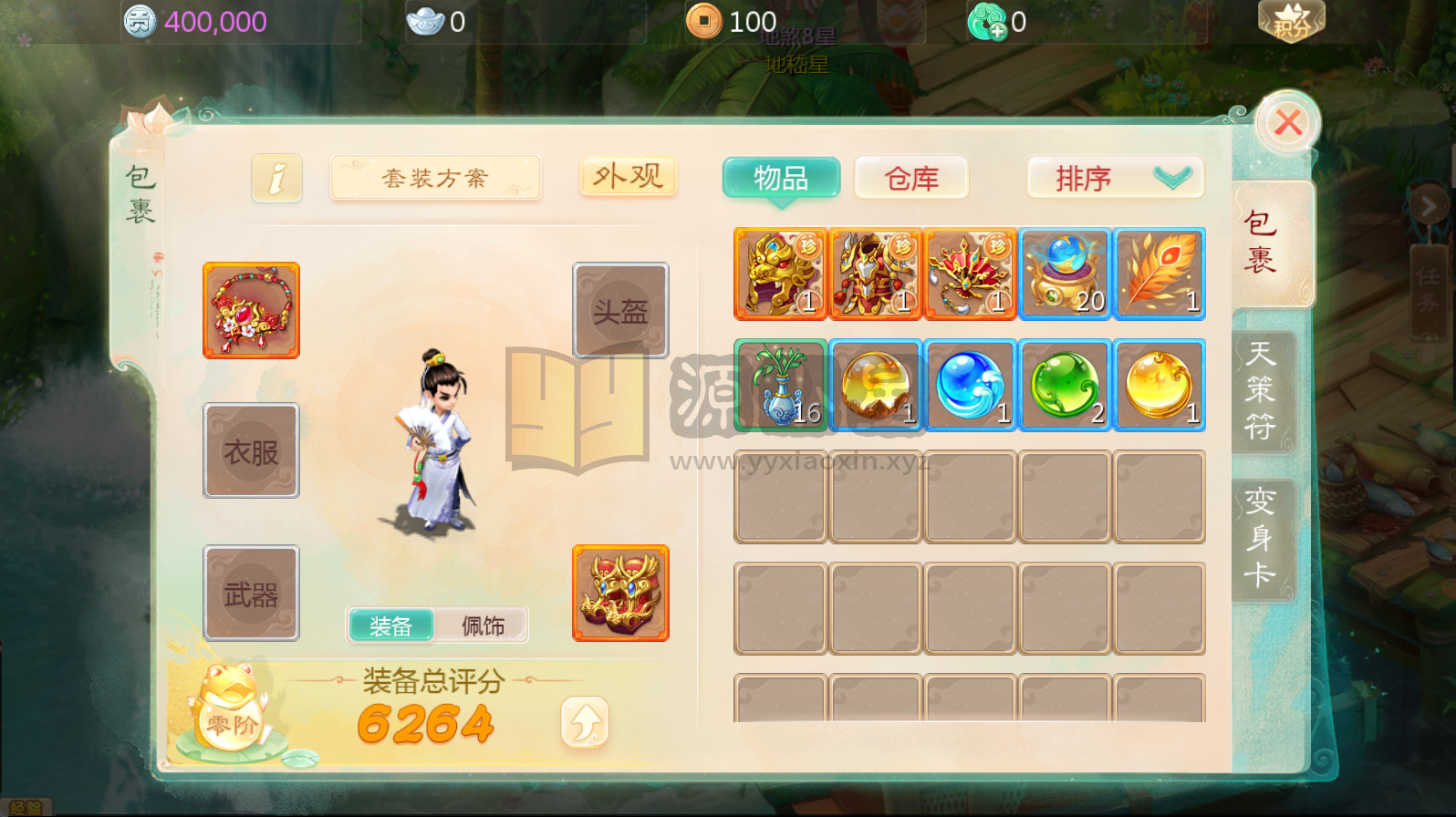1456x817 pixels.
Task: Open the 排序 sort dropdown
Action: 1115,178
